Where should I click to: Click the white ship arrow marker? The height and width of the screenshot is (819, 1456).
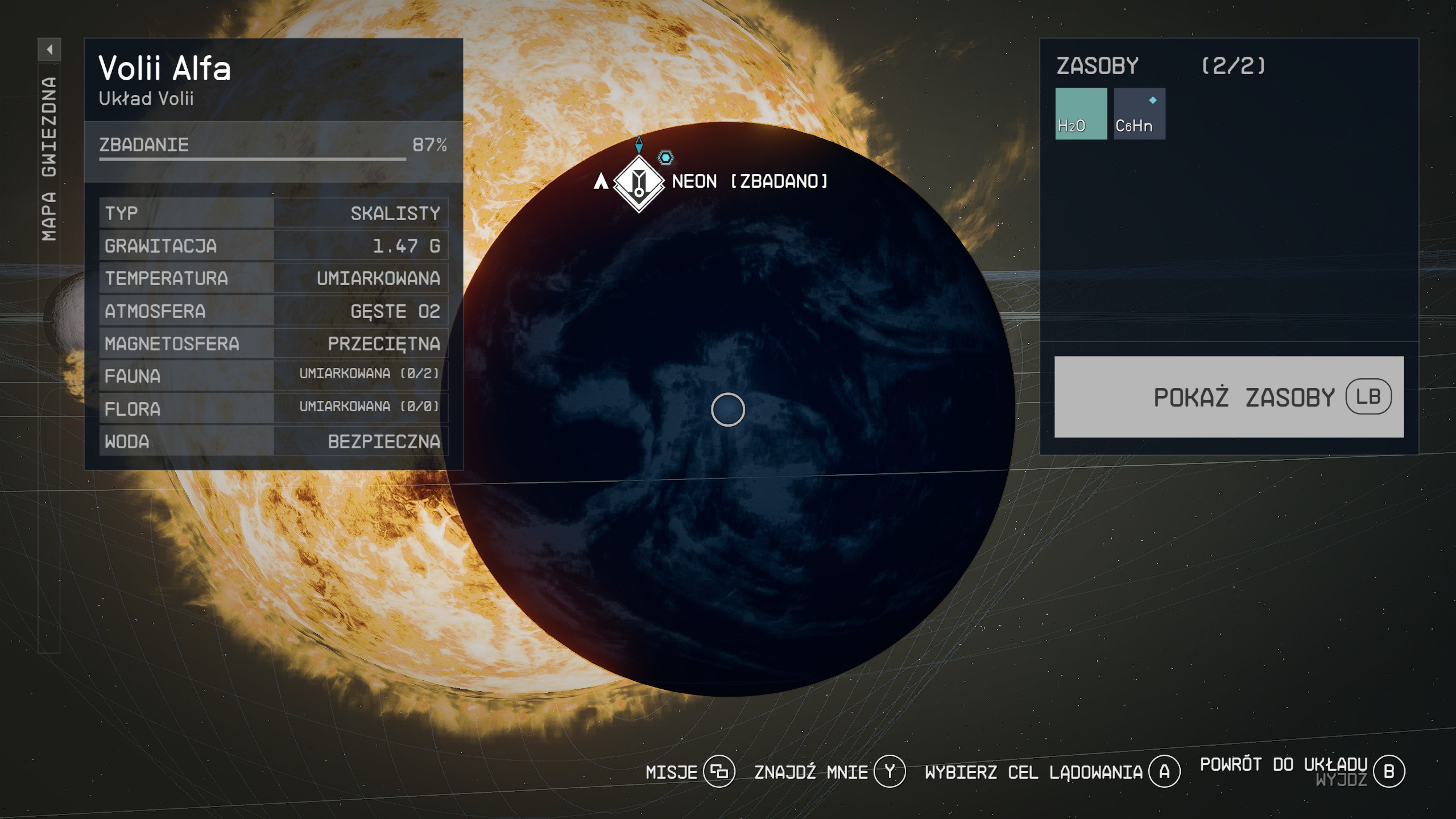pos(601,182)
